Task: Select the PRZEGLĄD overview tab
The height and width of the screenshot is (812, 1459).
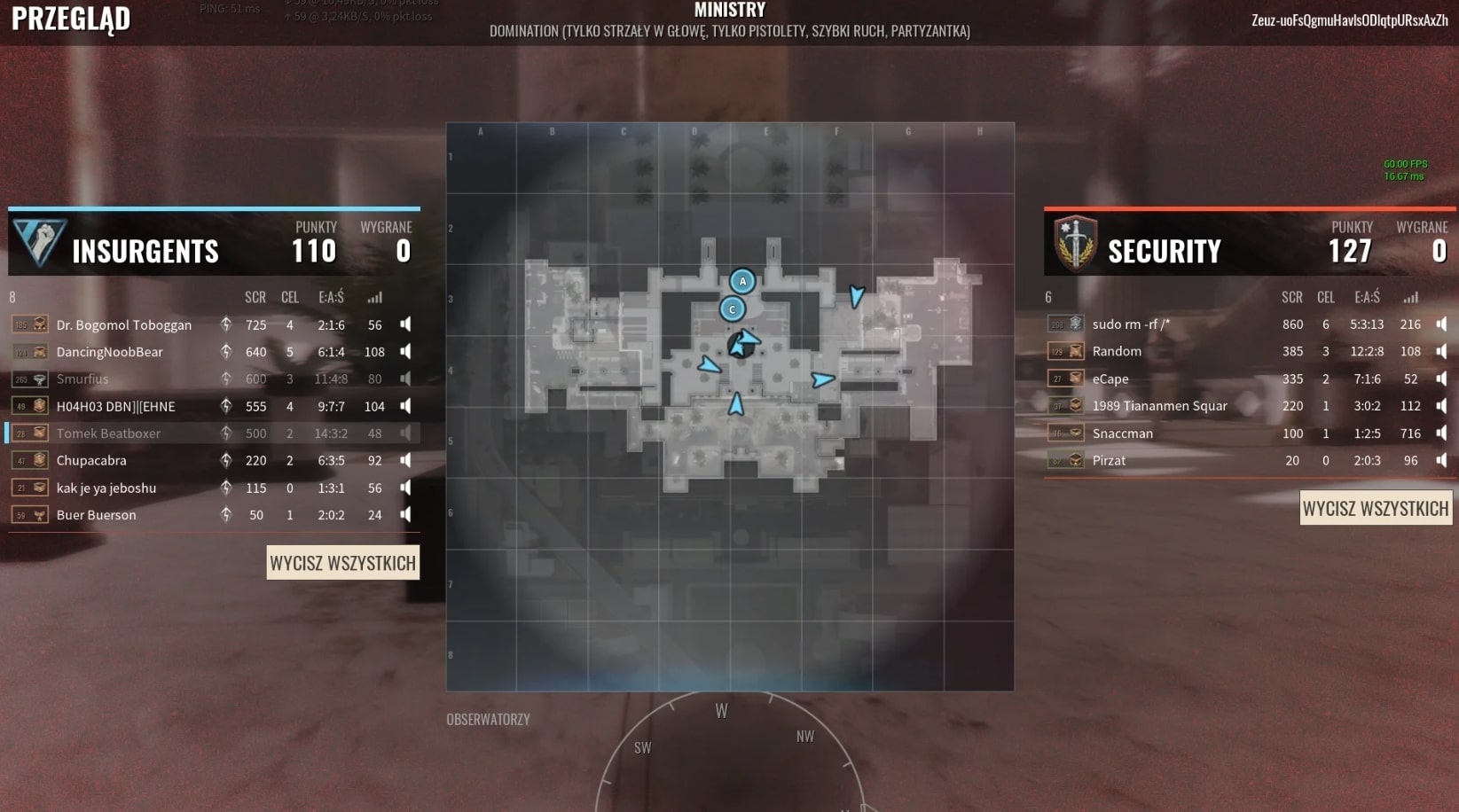Action: (x=70, y=19)
